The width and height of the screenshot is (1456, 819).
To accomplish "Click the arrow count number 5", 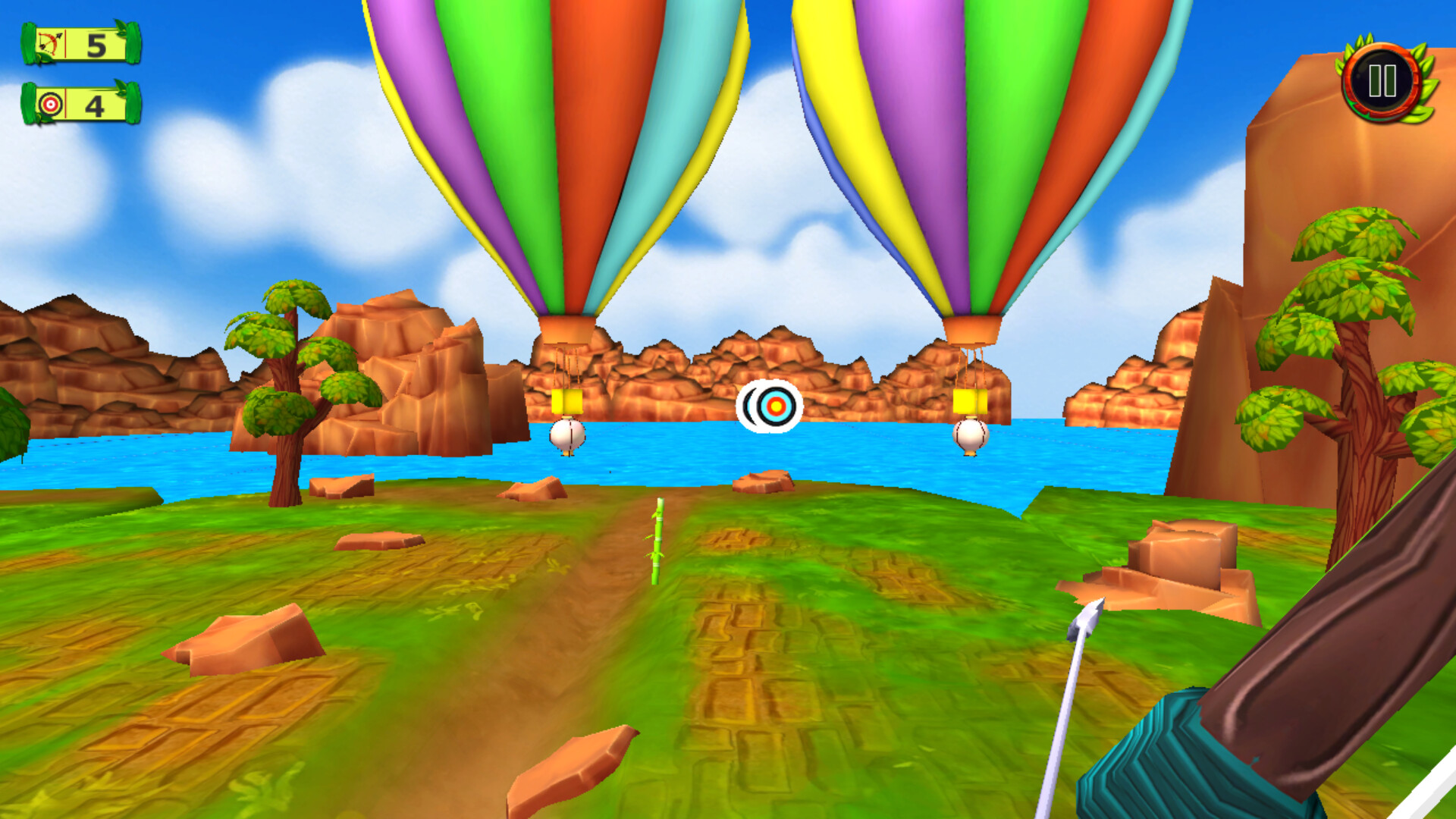I will [96, 45].
